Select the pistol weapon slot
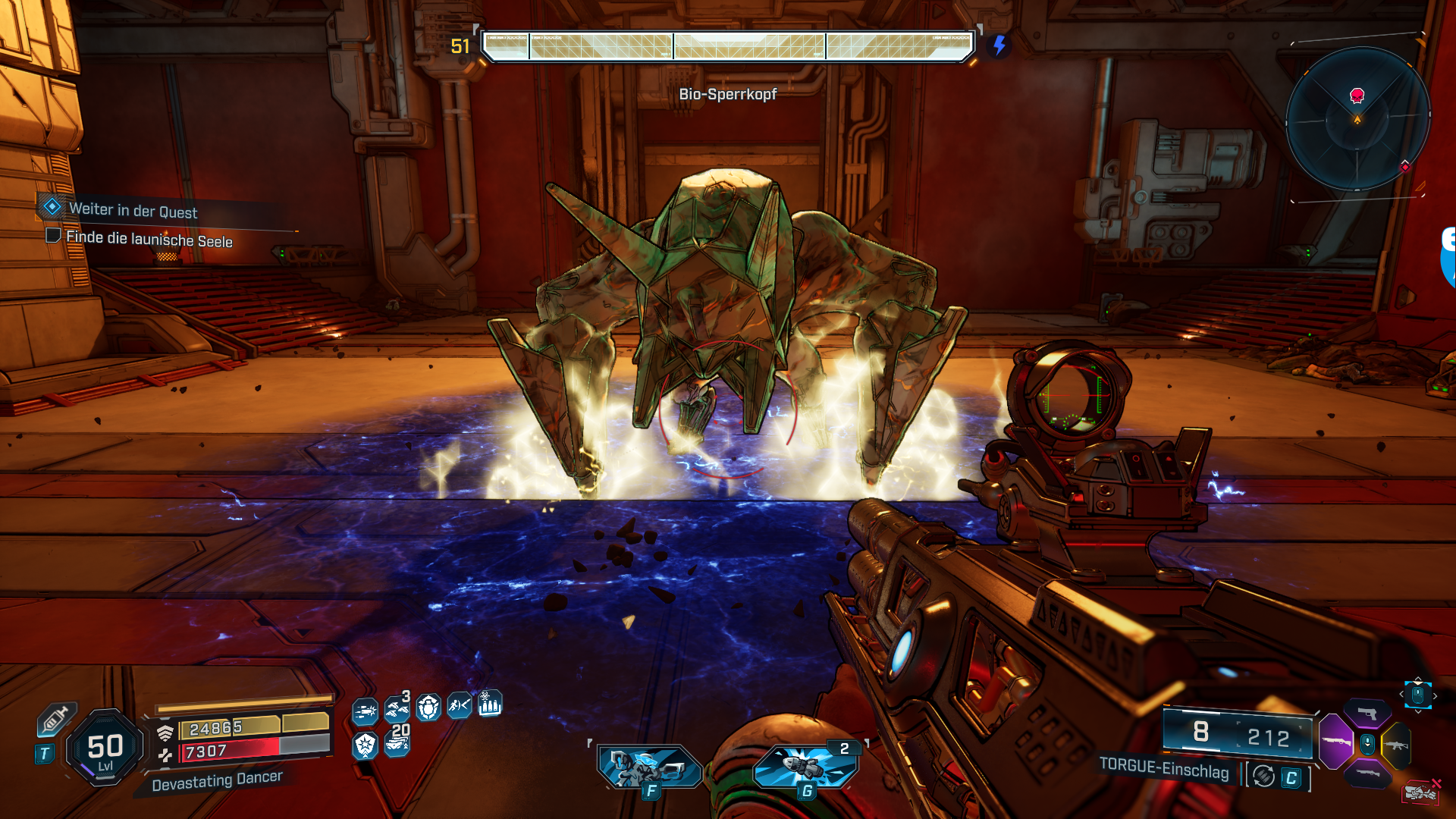The image size is (1456, 819). [1367, 713]
